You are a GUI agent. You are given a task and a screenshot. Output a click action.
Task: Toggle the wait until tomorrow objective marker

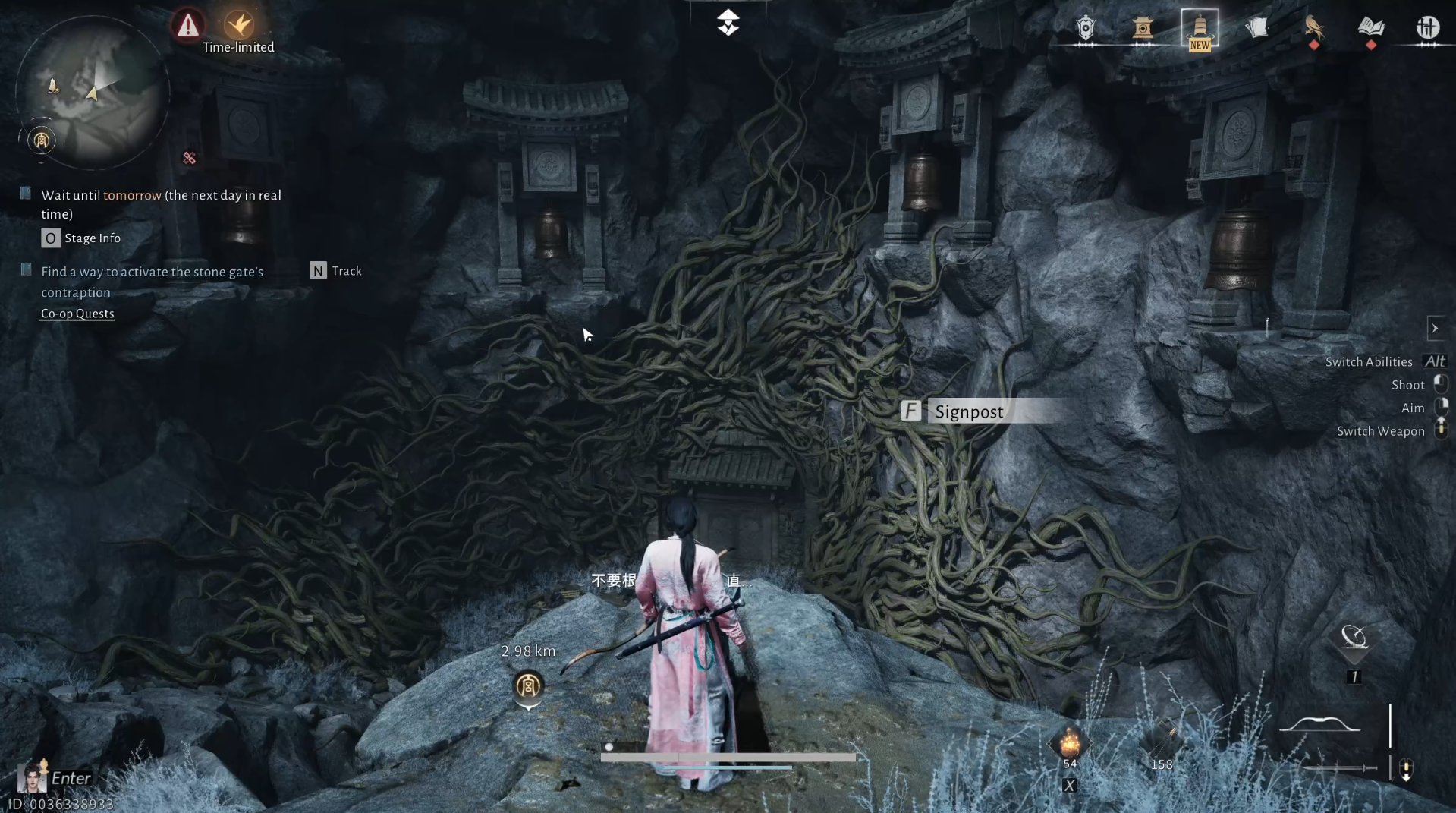click(x=24, y=193)
